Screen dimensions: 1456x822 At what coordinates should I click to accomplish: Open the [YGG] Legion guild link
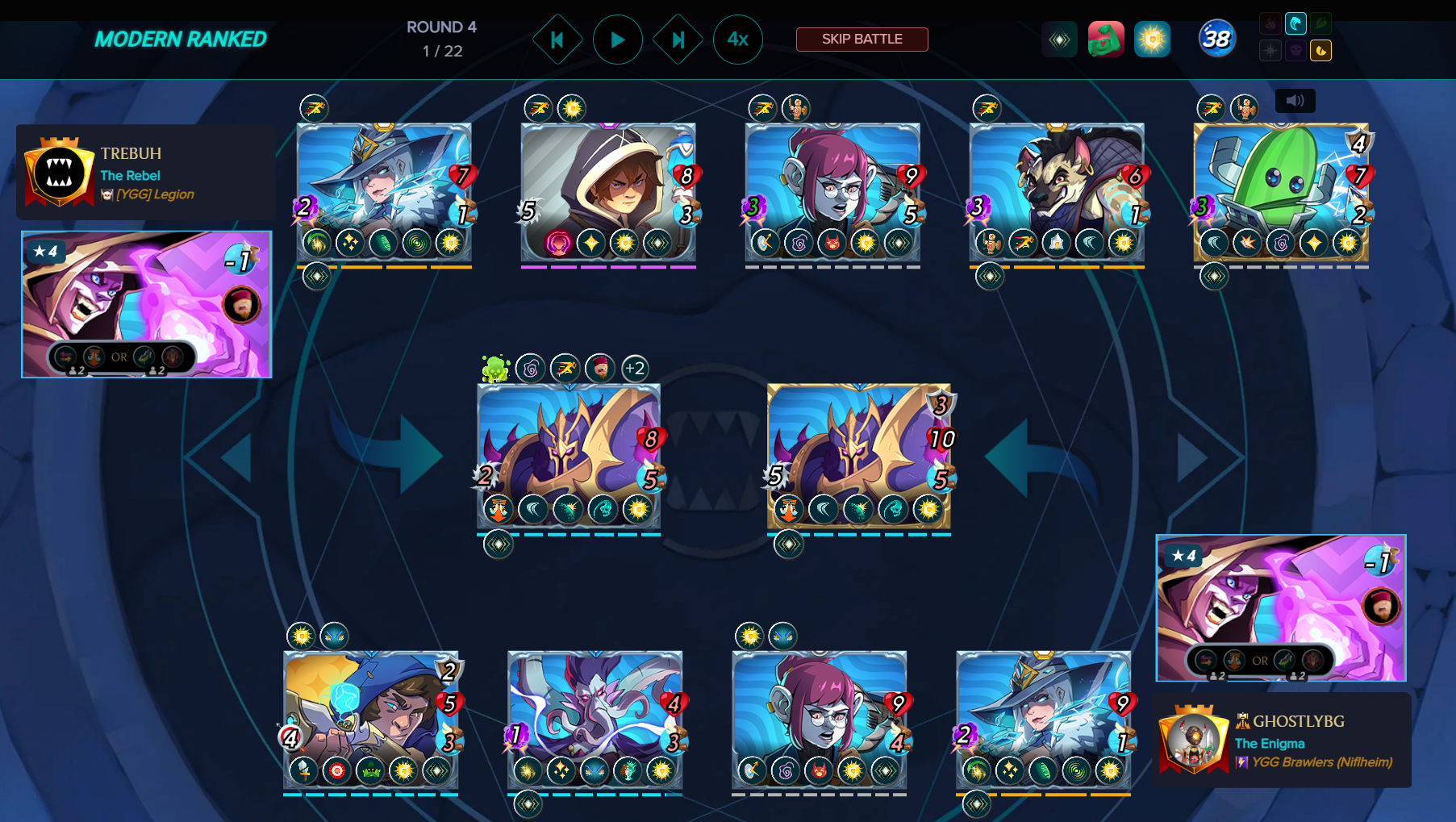(155, 194)
